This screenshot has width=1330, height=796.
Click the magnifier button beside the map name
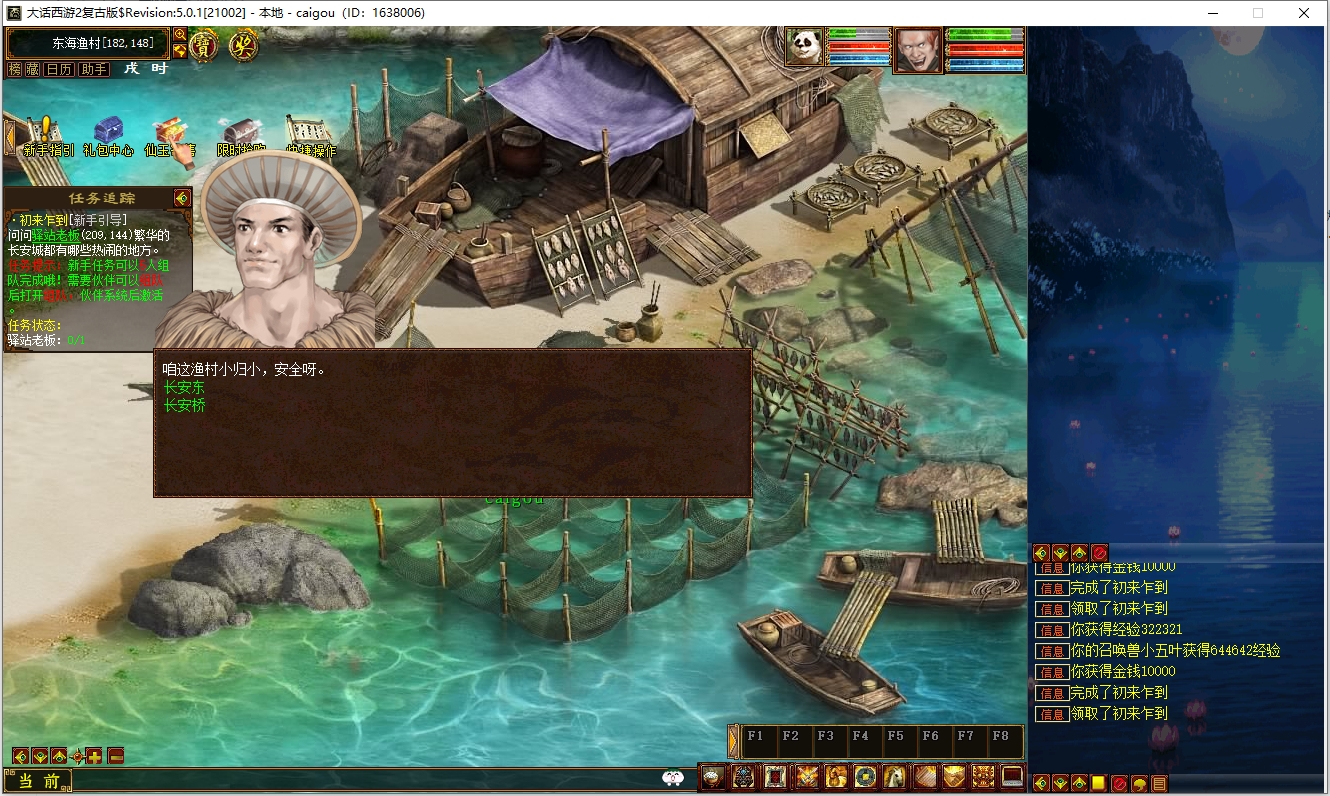pos(180,35)
